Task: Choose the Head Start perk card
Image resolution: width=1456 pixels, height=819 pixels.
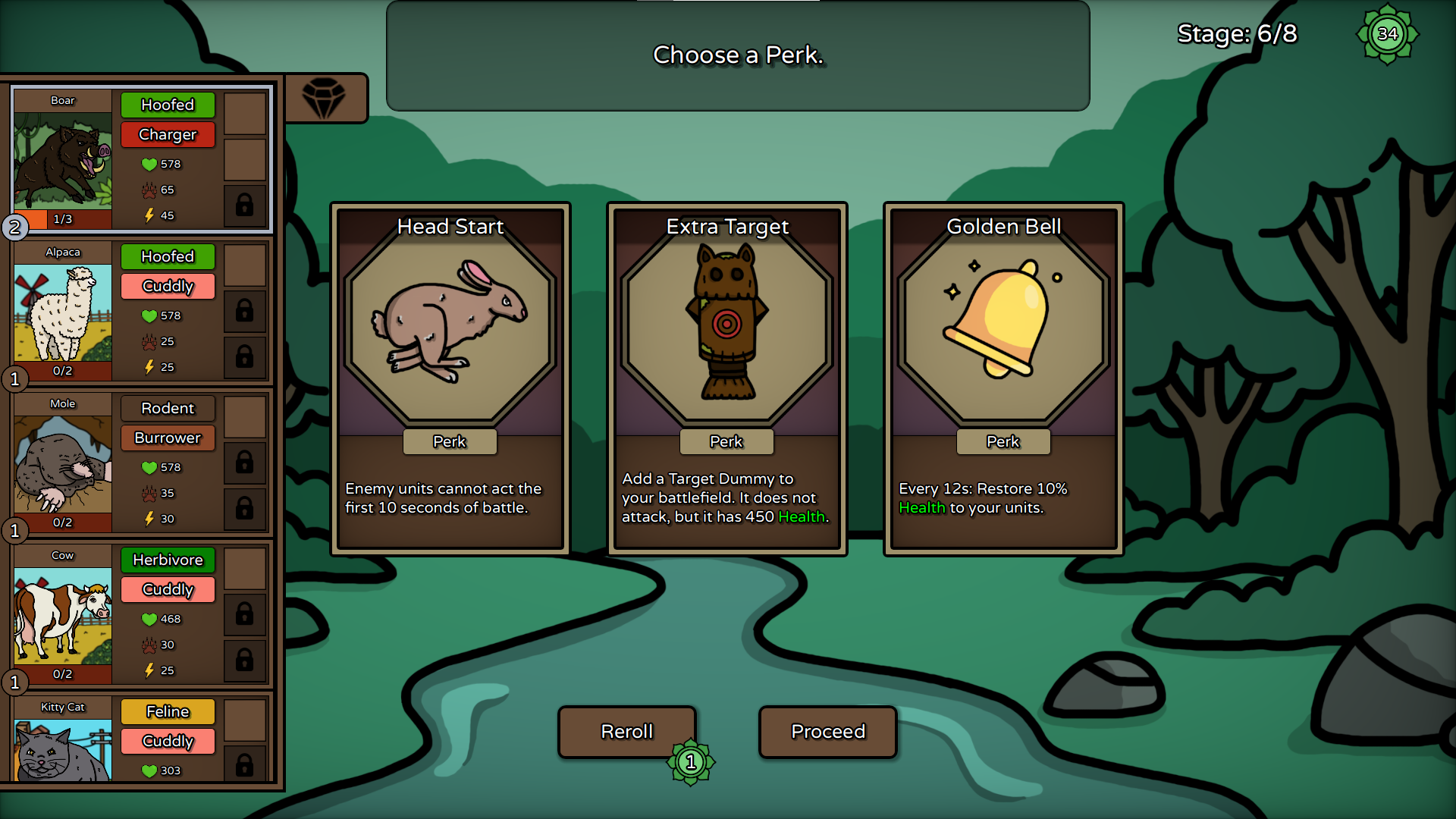Action: [450, 378]
